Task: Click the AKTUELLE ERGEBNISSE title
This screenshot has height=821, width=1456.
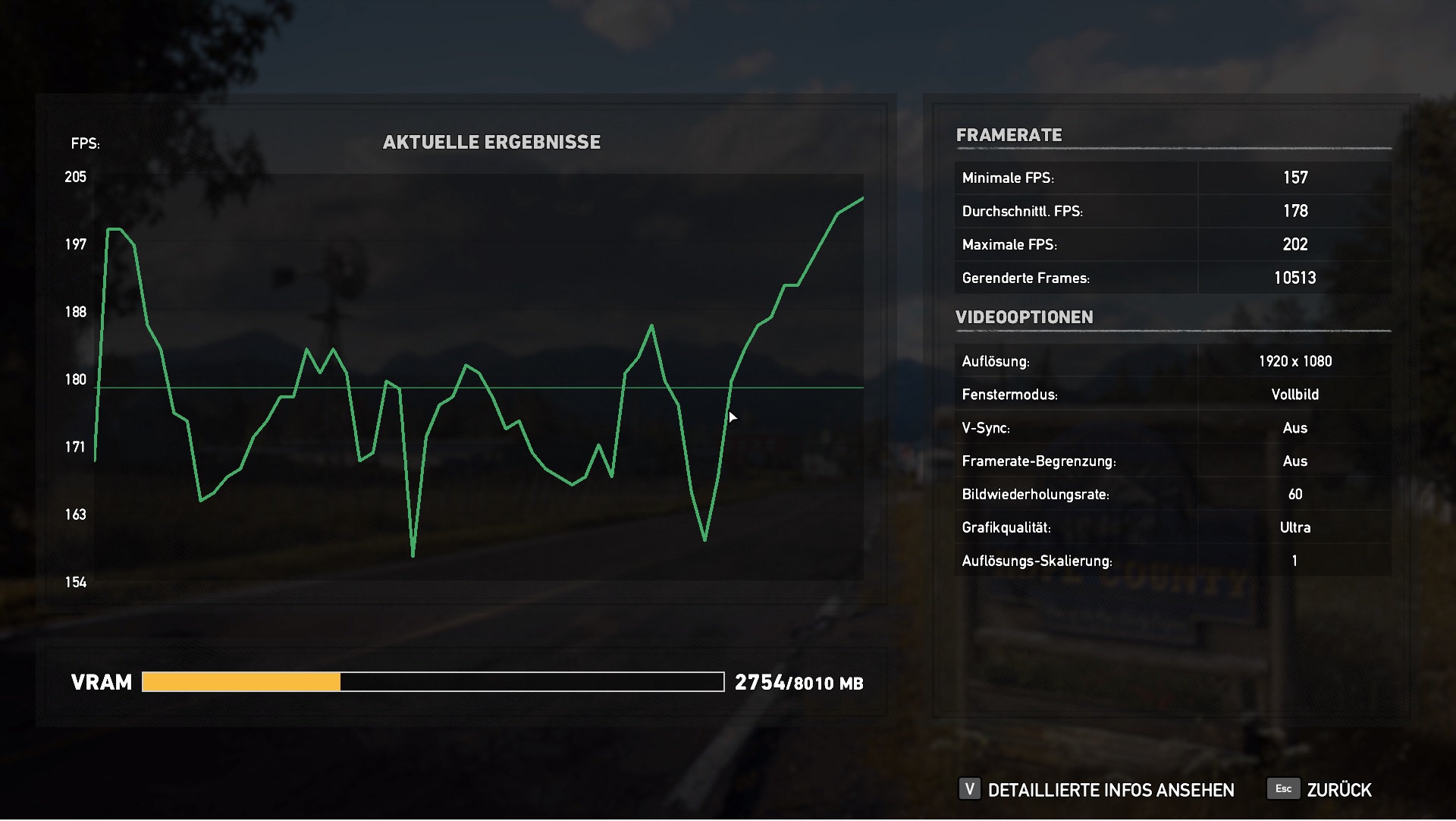Action: click(491, 140)
